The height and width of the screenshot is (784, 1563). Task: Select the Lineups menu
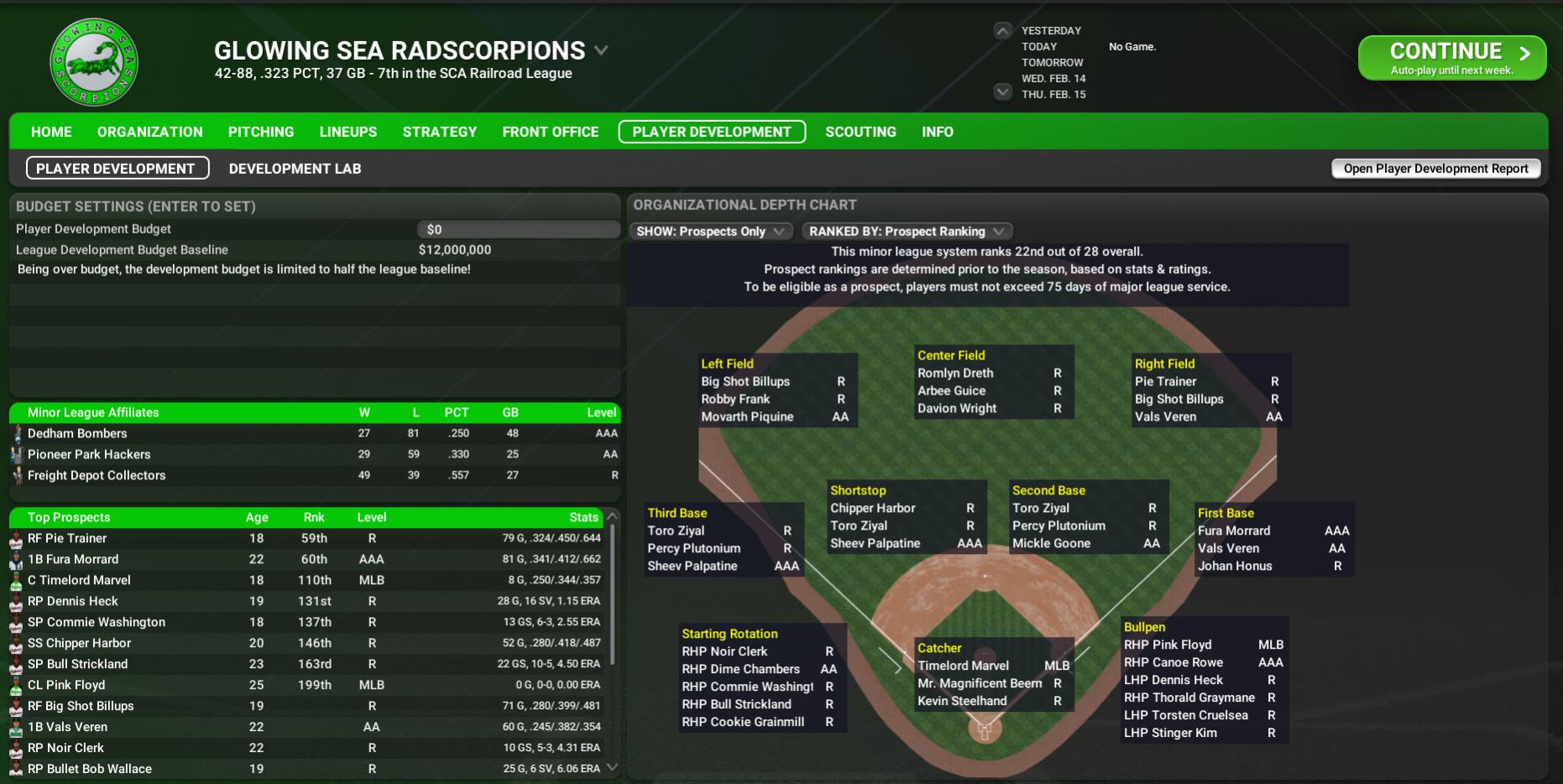point(348,132)
